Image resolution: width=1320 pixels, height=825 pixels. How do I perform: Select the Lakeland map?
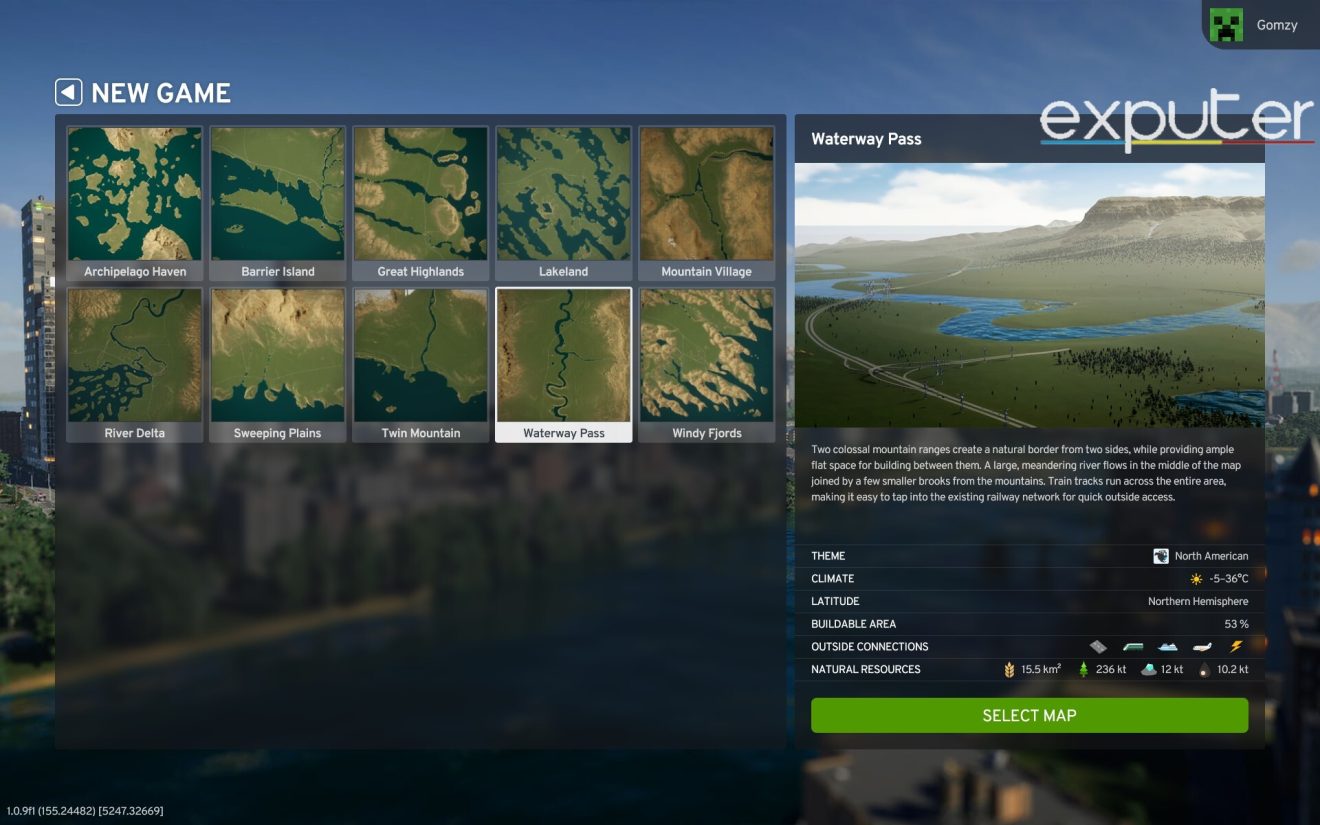coord(563,193)
